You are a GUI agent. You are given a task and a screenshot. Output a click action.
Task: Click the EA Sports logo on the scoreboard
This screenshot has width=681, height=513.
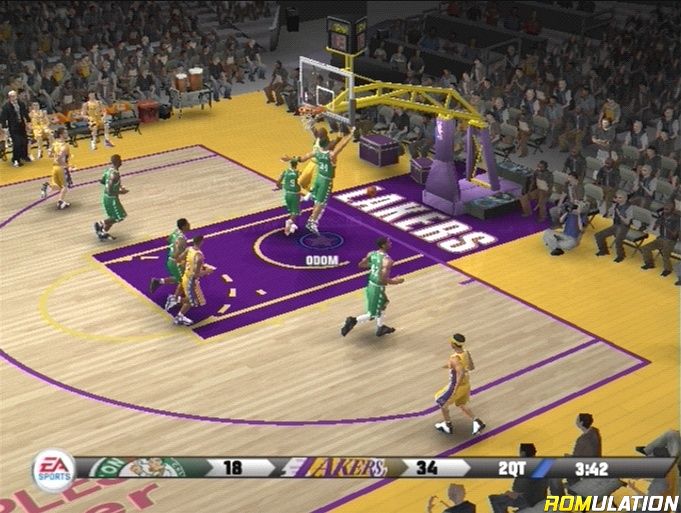pos(53,470)
